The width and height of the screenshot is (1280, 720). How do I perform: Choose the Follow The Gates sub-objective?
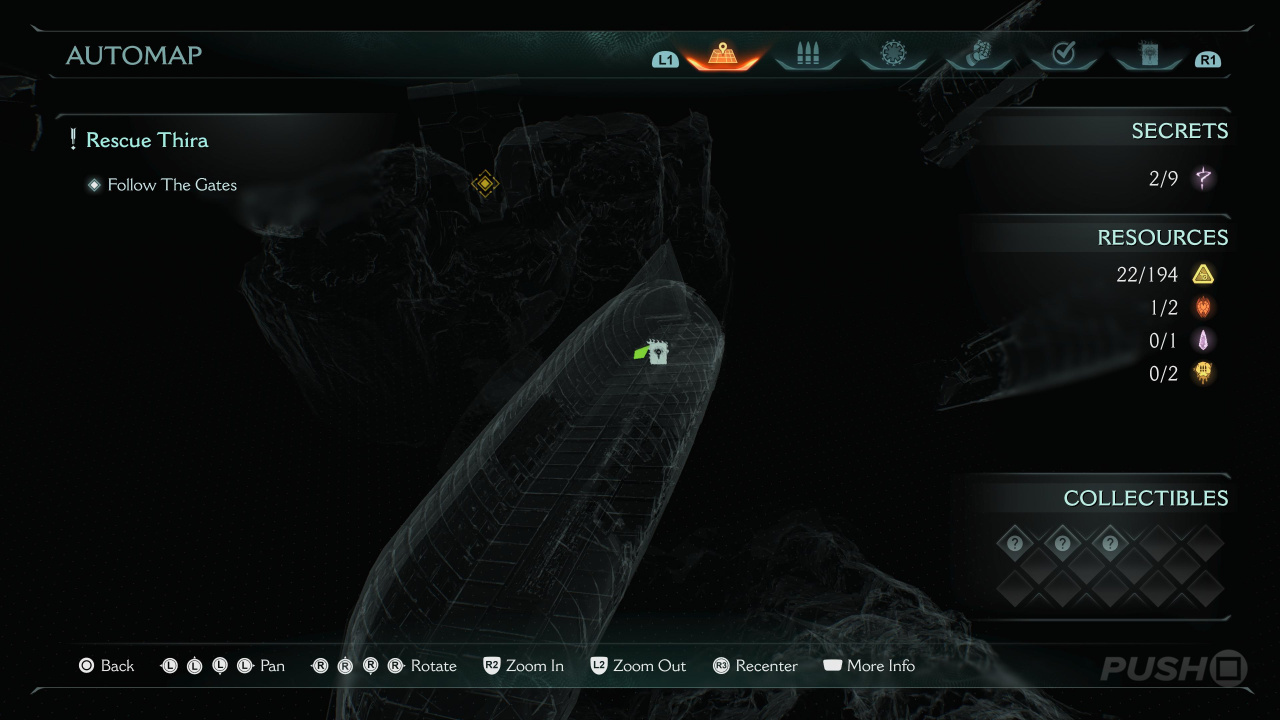[x=172, y=185]
